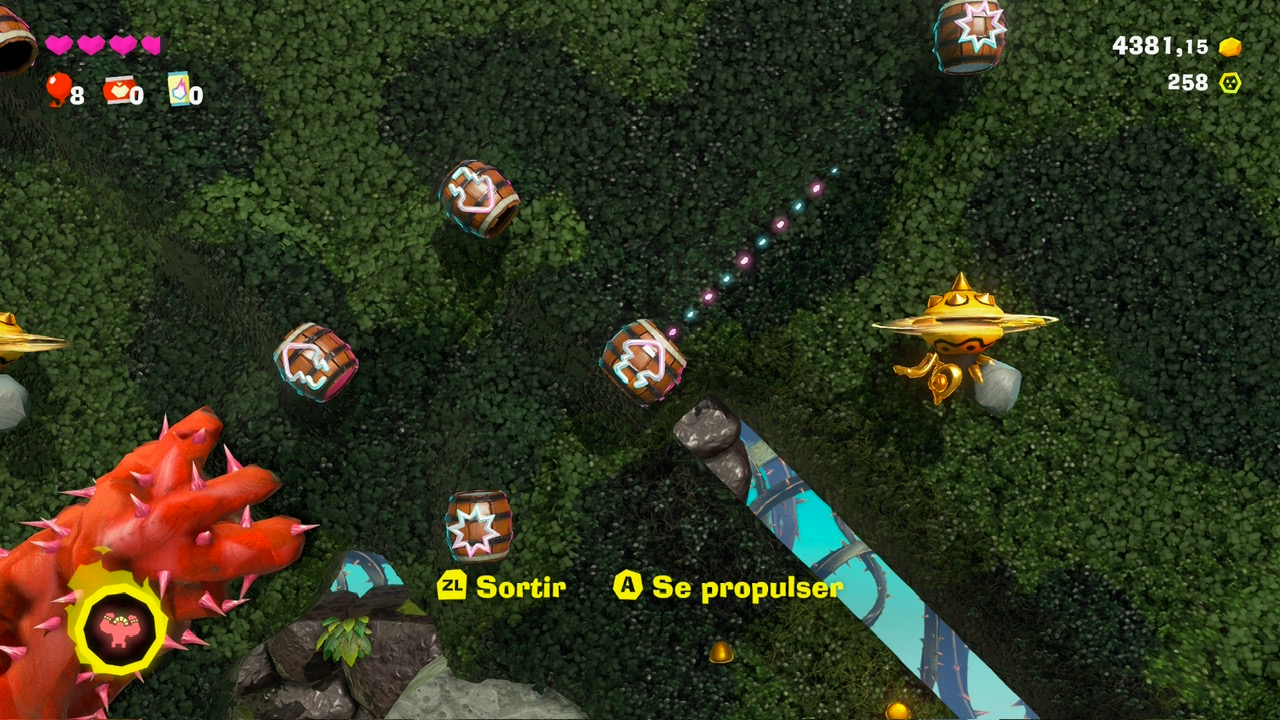Screen dimensions: 1280x720
Task: Click the barrel with arrow markings mid-screen
Action: coord(643,362)
